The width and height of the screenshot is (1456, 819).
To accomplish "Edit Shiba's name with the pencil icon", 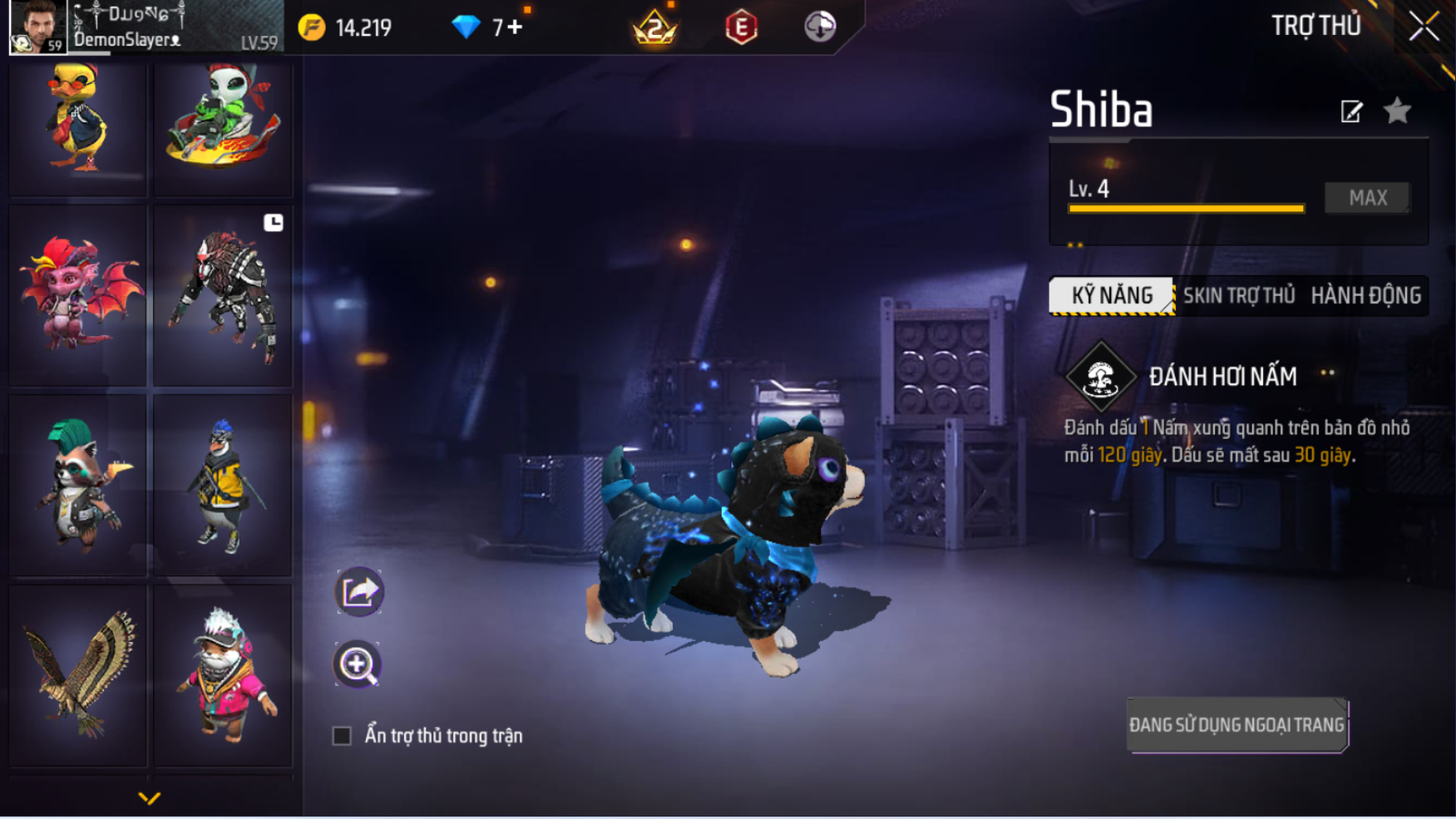I will click(x=1351, y=111).
